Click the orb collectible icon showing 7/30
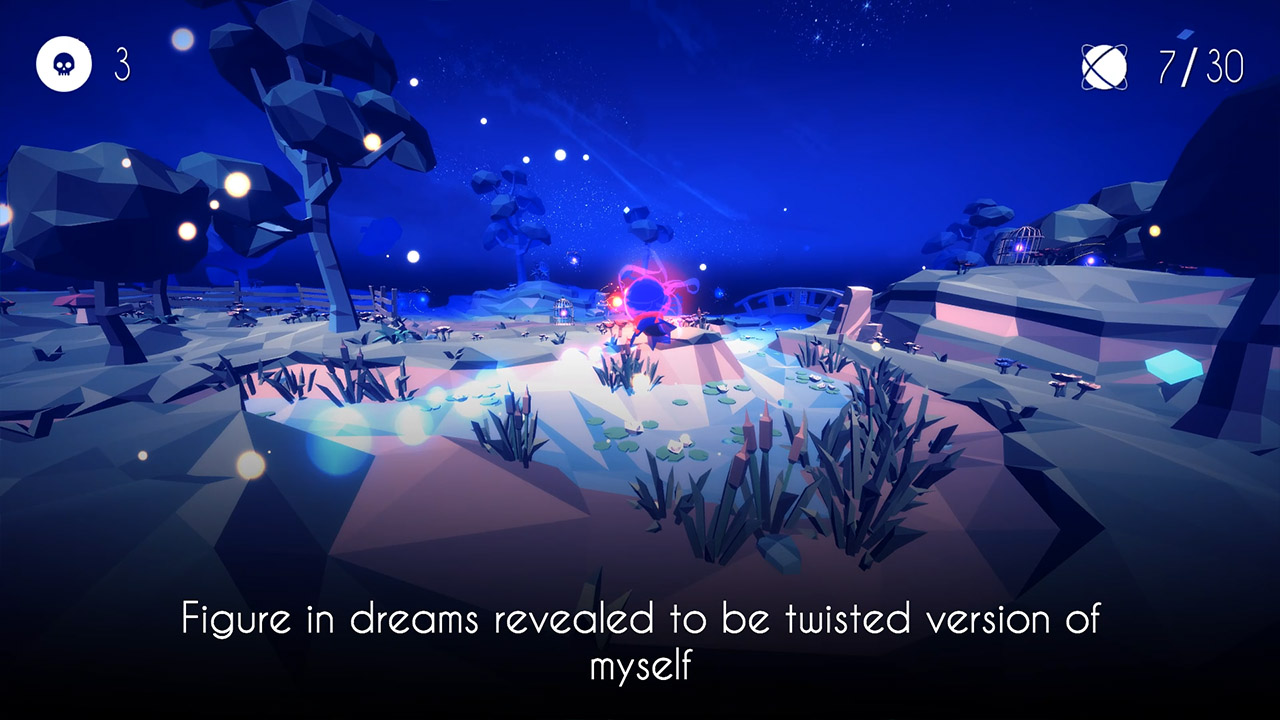Image resolution: width=1280 pixels, height=720 pixels. click(1103, 67)
